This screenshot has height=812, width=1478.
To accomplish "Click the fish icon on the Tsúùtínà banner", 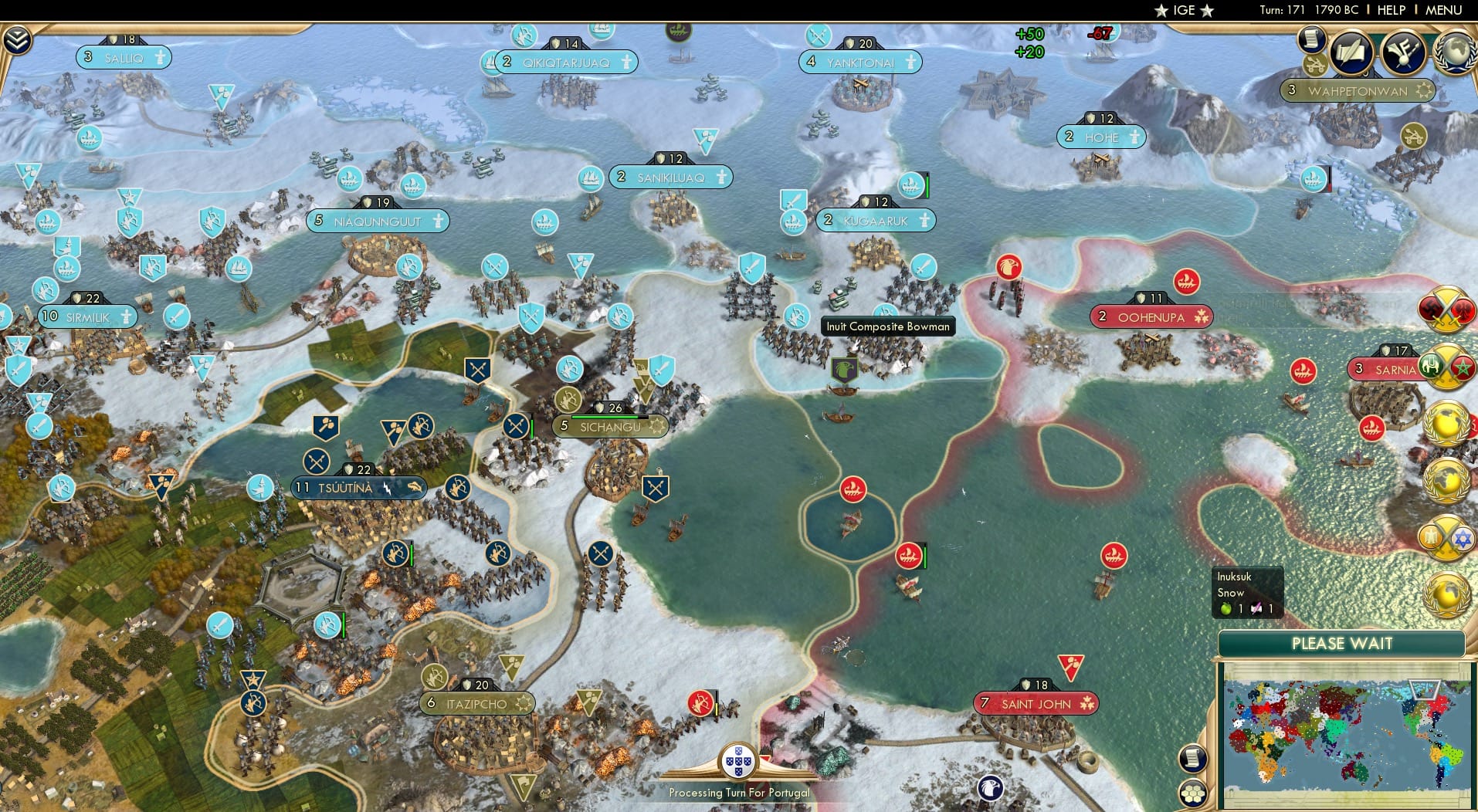I will tap(415, 488).
